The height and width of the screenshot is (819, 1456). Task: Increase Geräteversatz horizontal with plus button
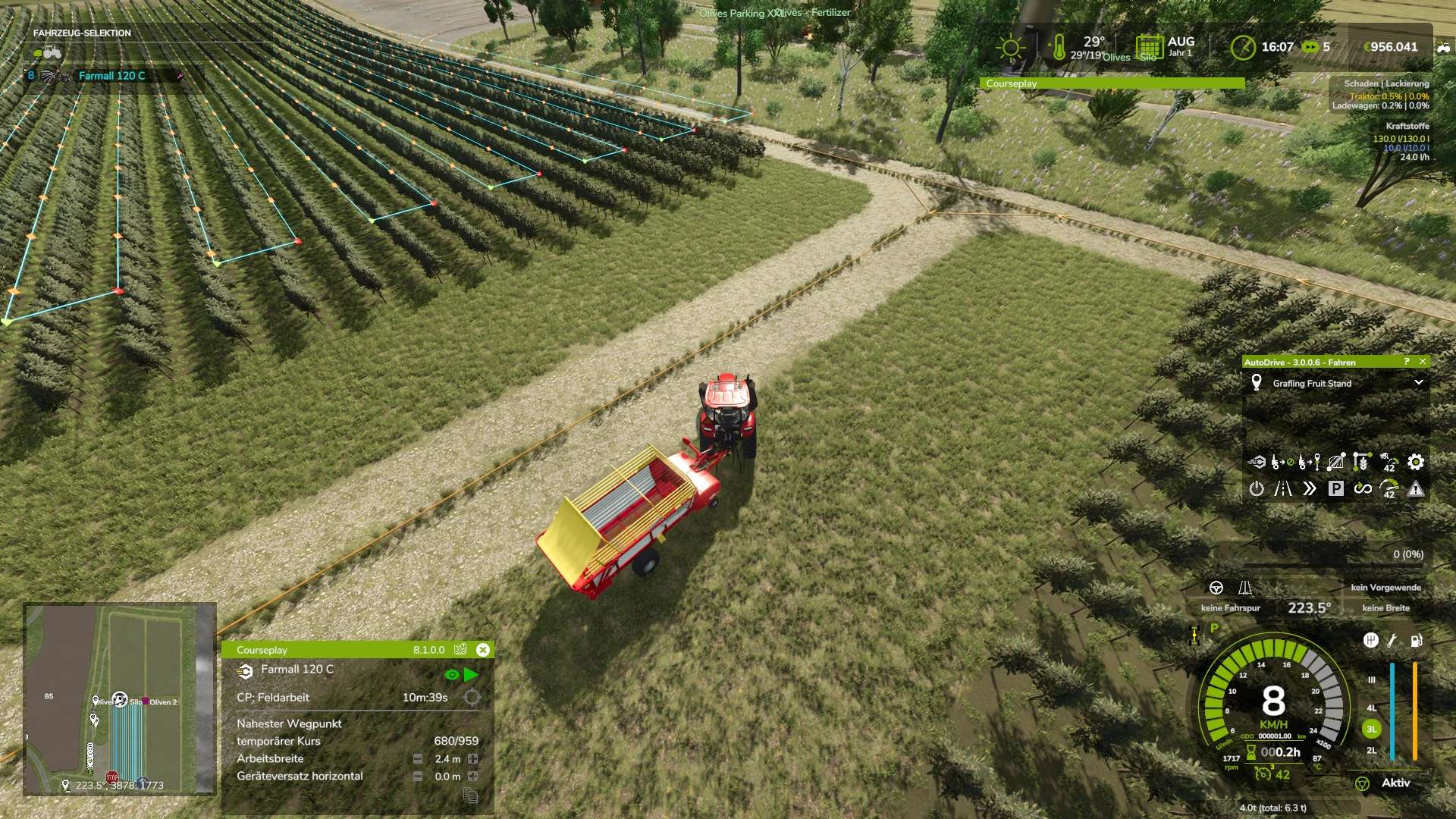click(473, 777)
